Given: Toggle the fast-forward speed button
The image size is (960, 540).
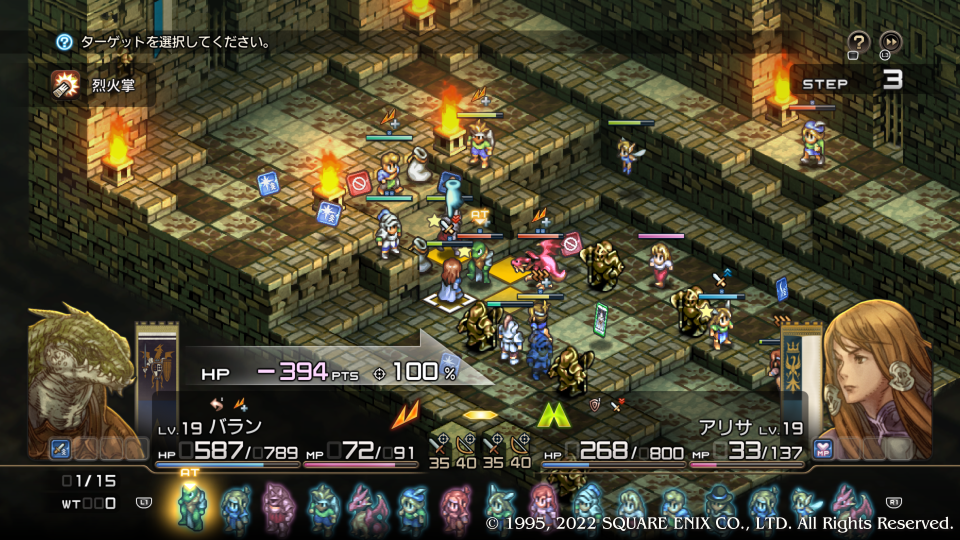Looking at the screenshot, I should pos(889,41).
